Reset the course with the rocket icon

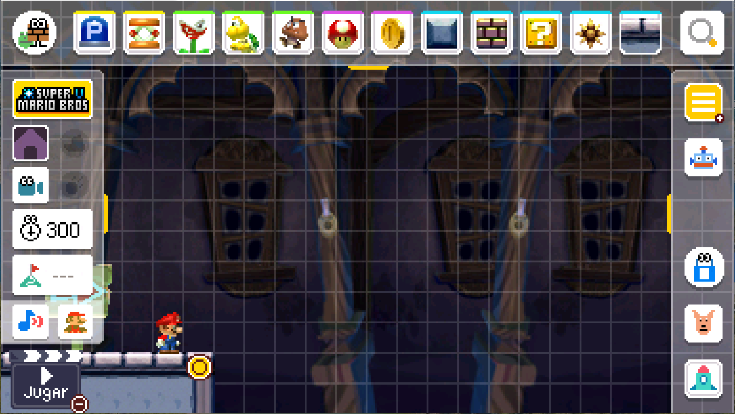(703, 379)
